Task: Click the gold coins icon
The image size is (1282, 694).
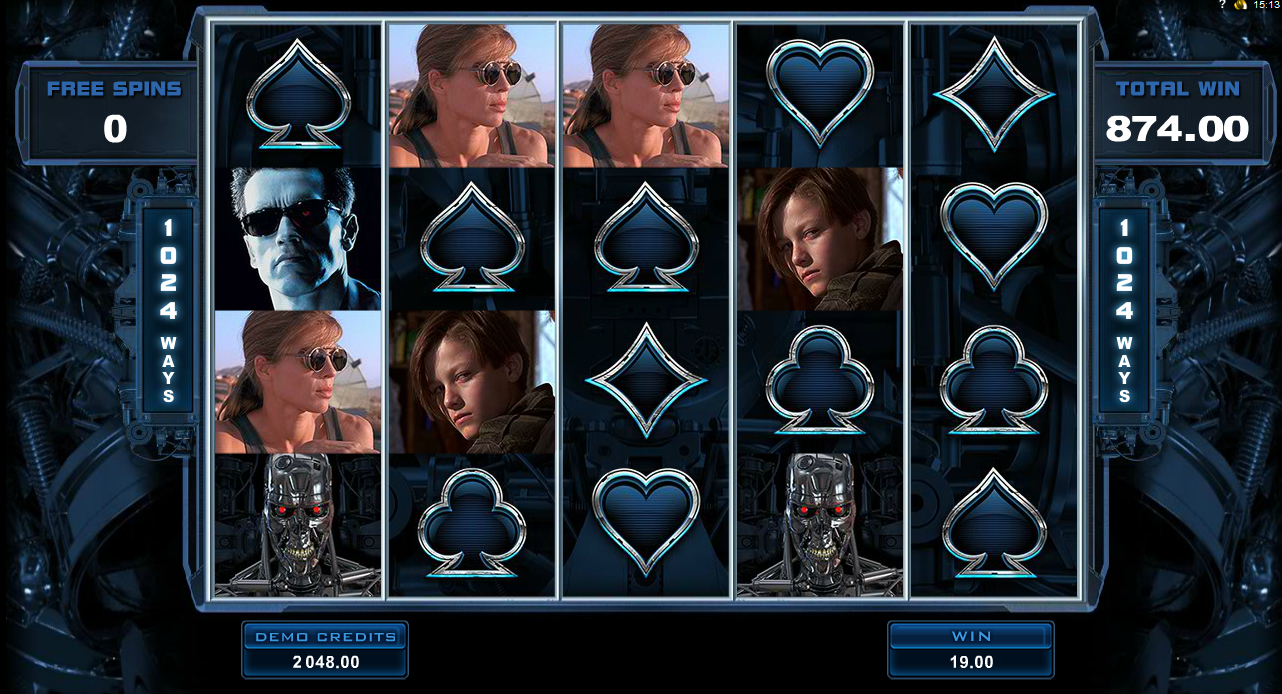Action: (1241, 5)
